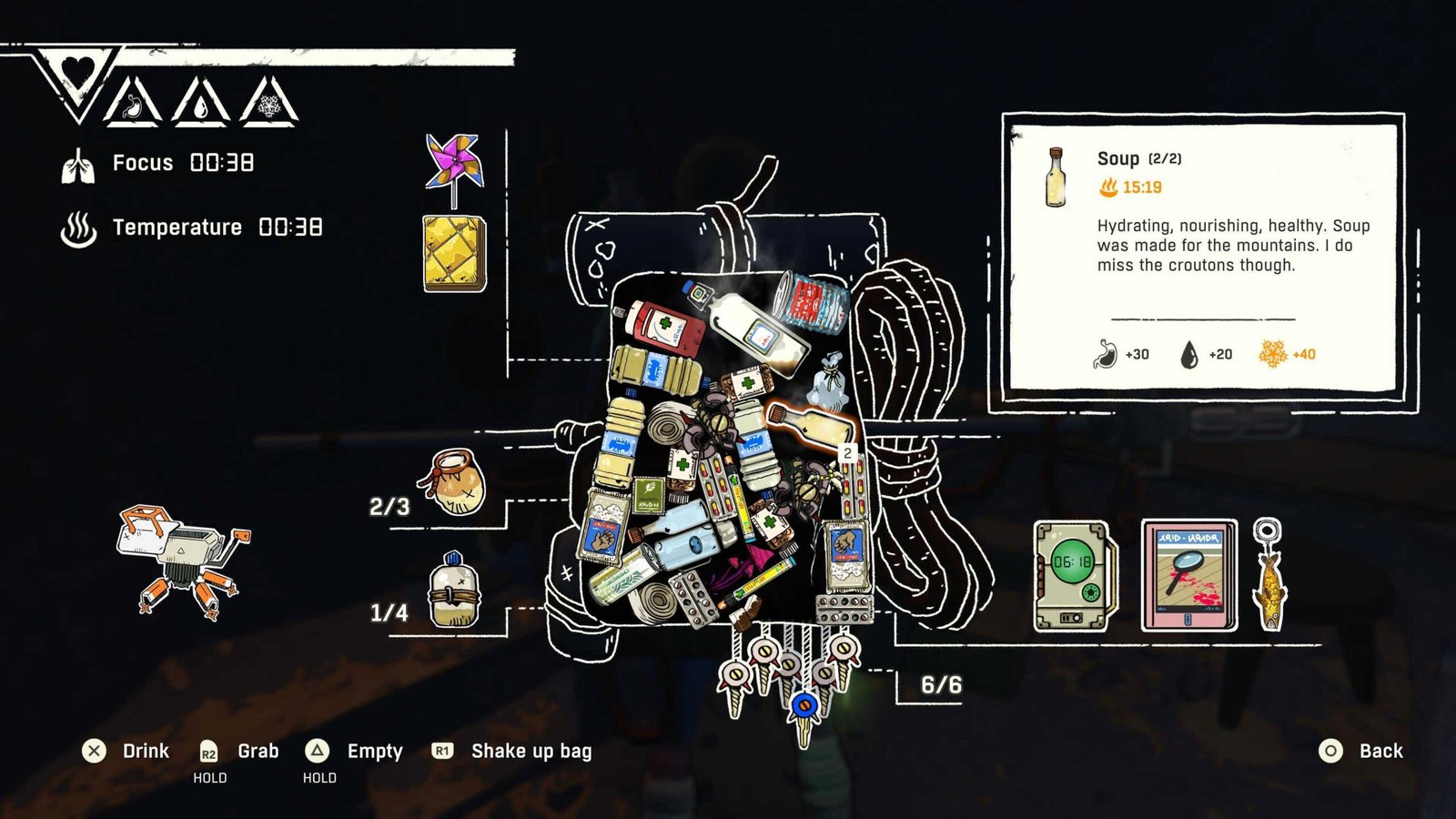Choose the chalk bag pouch
Image resolution: width=1456 pixels, height=819 pixels.
(453, 481)
